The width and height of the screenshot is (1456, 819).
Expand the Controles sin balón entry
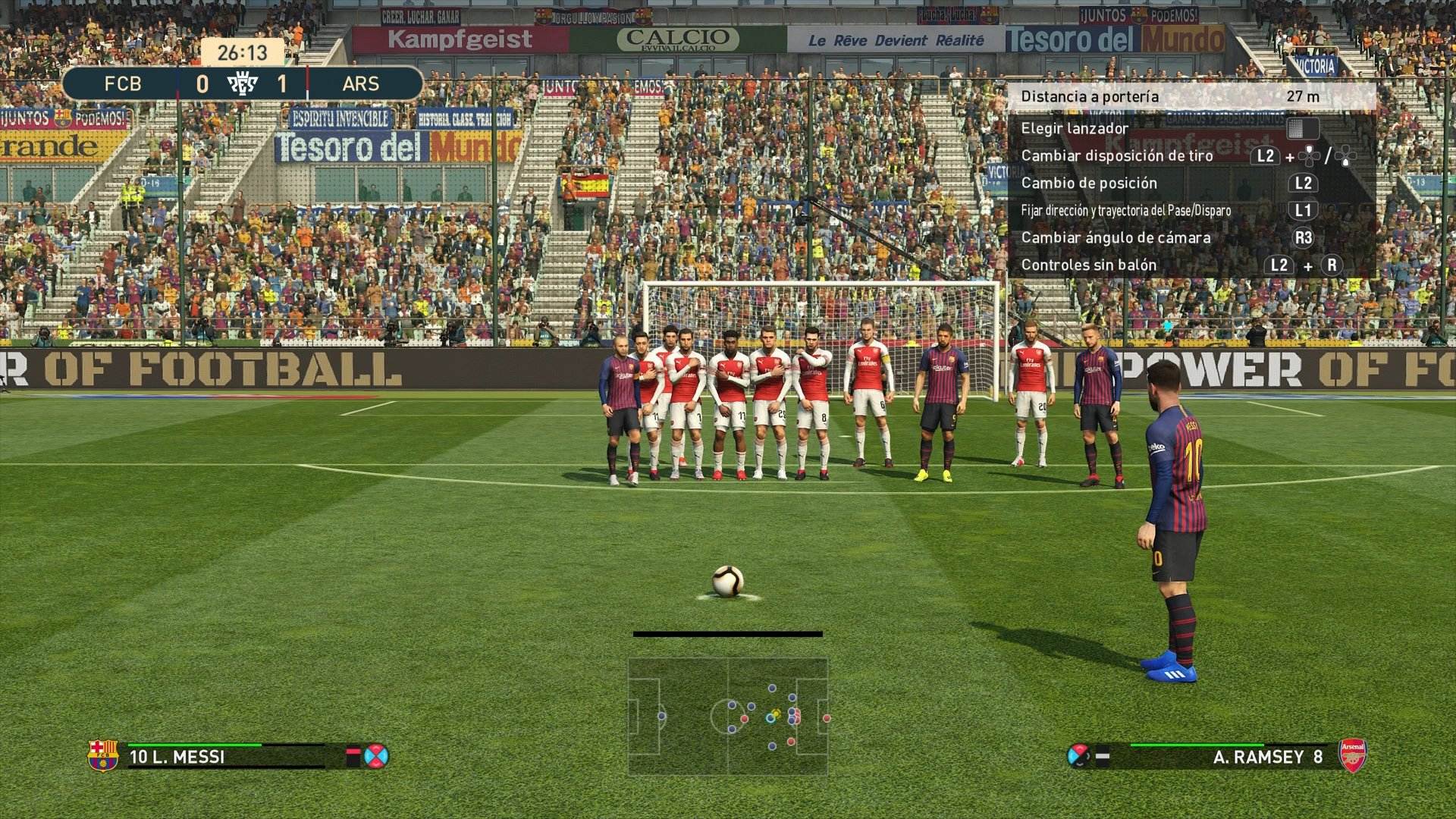1088,265
